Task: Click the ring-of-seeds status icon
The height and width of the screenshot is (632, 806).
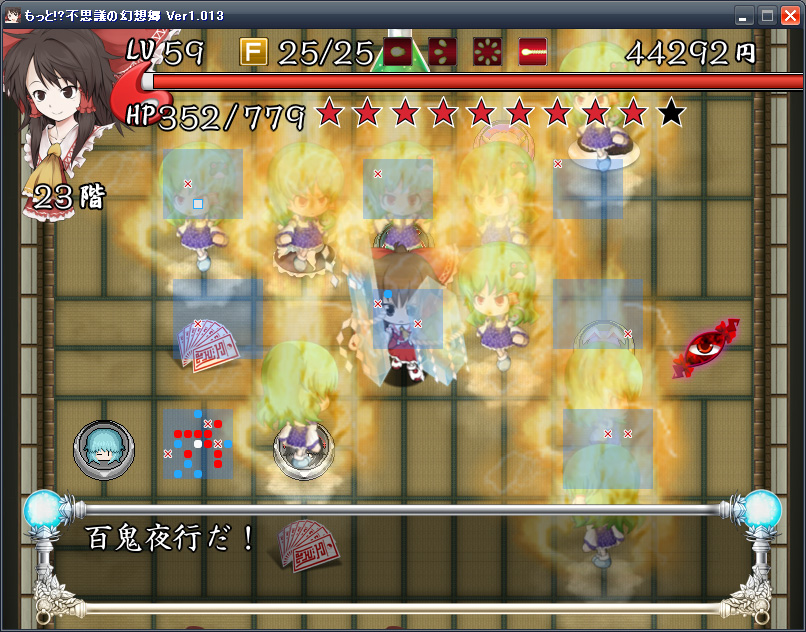Action: 487,51
